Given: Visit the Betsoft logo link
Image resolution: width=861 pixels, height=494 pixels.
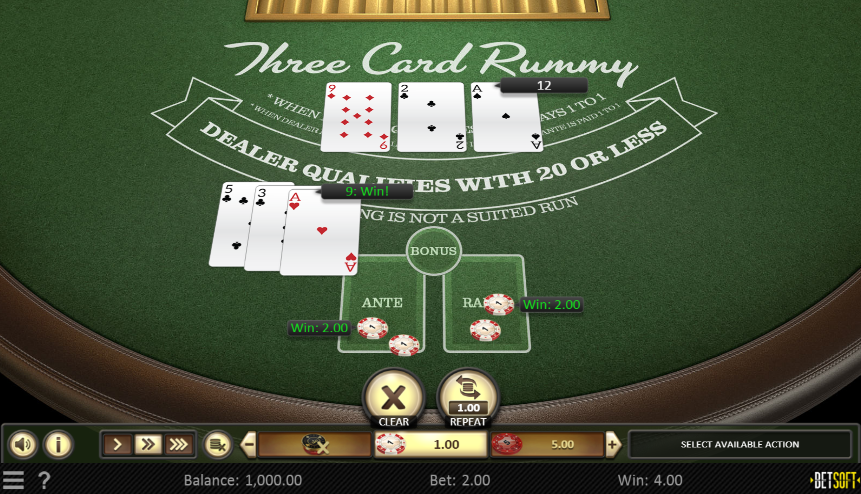Looking at the screenshot, I should (x=833, y=480).
